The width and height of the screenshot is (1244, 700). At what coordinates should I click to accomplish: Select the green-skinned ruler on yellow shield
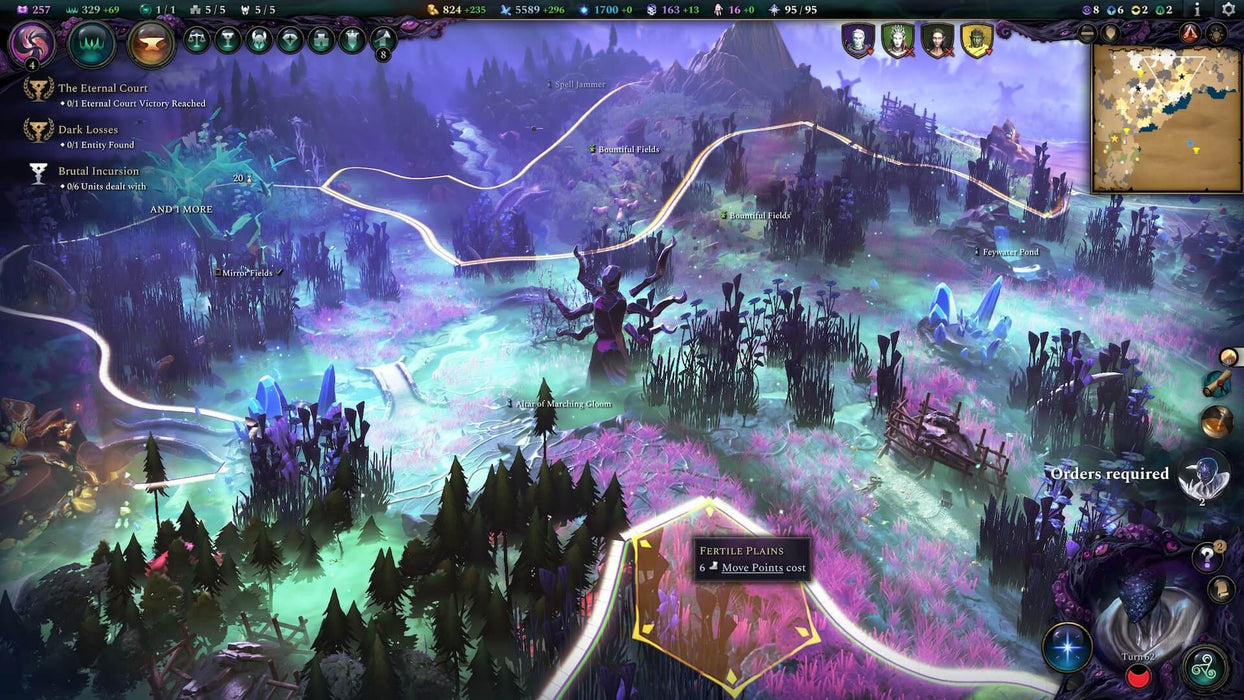click(976, 40)
